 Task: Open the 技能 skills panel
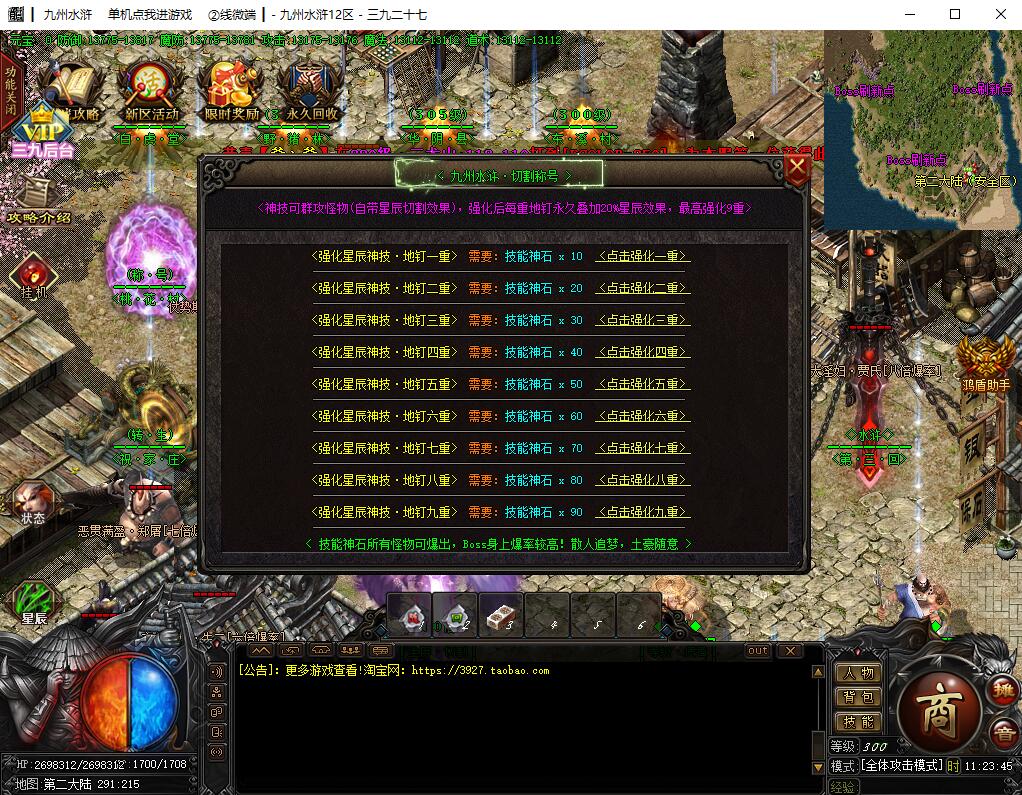tap(858, 721)
